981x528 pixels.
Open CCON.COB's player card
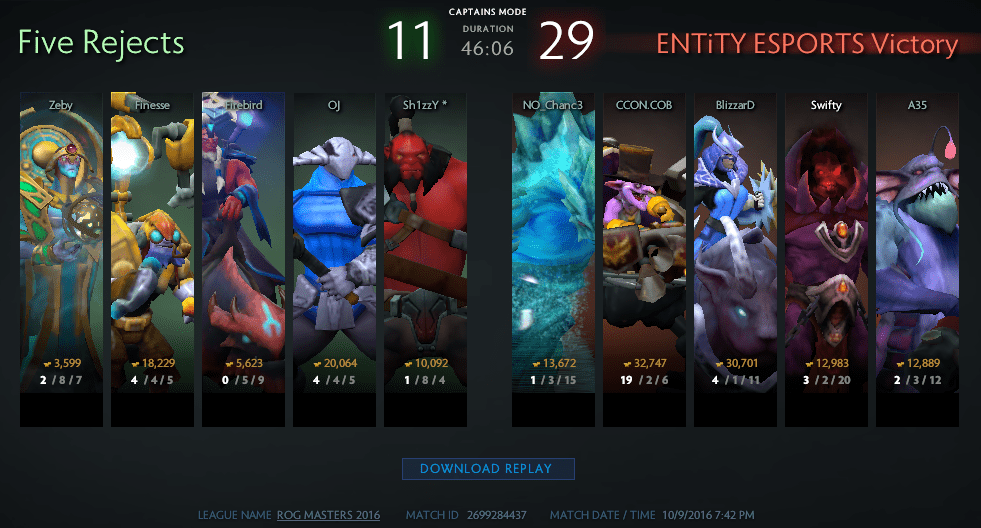tap(644, 240)
